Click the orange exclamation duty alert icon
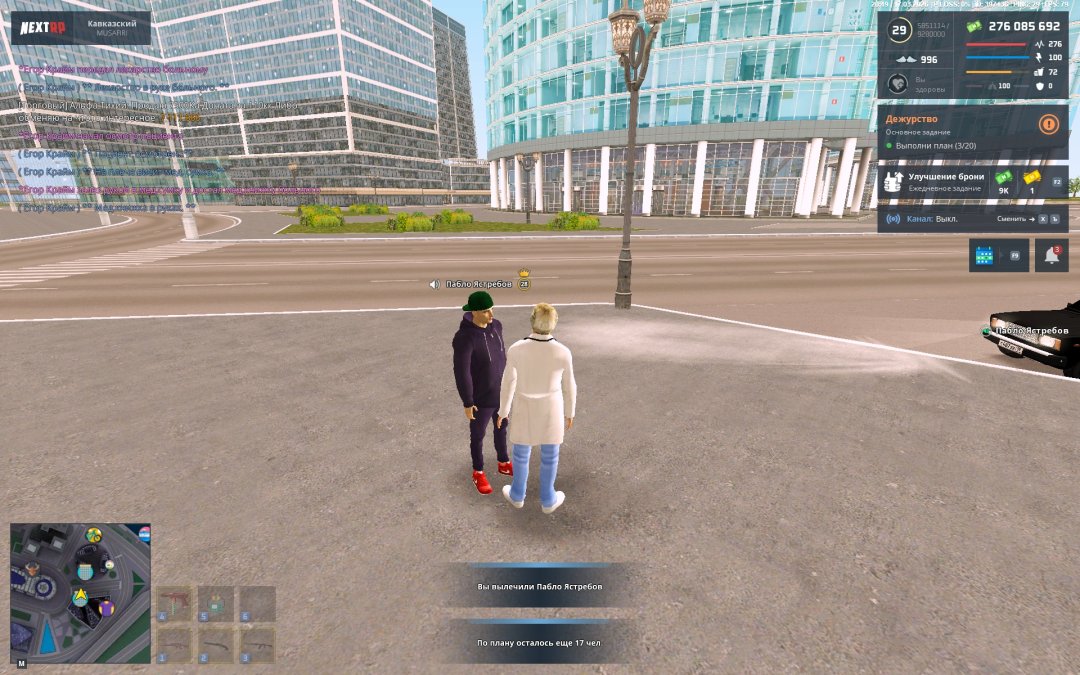 click(1049, 125)
